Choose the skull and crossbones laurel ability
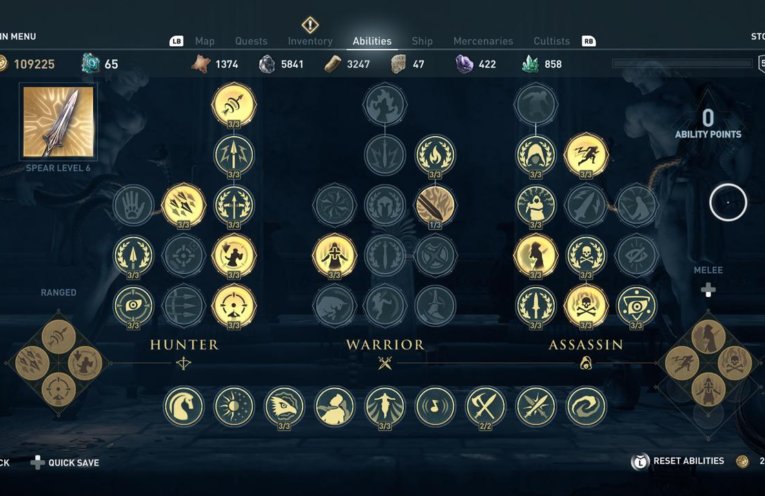Screen dimensions: 765x496 [586, 255]
